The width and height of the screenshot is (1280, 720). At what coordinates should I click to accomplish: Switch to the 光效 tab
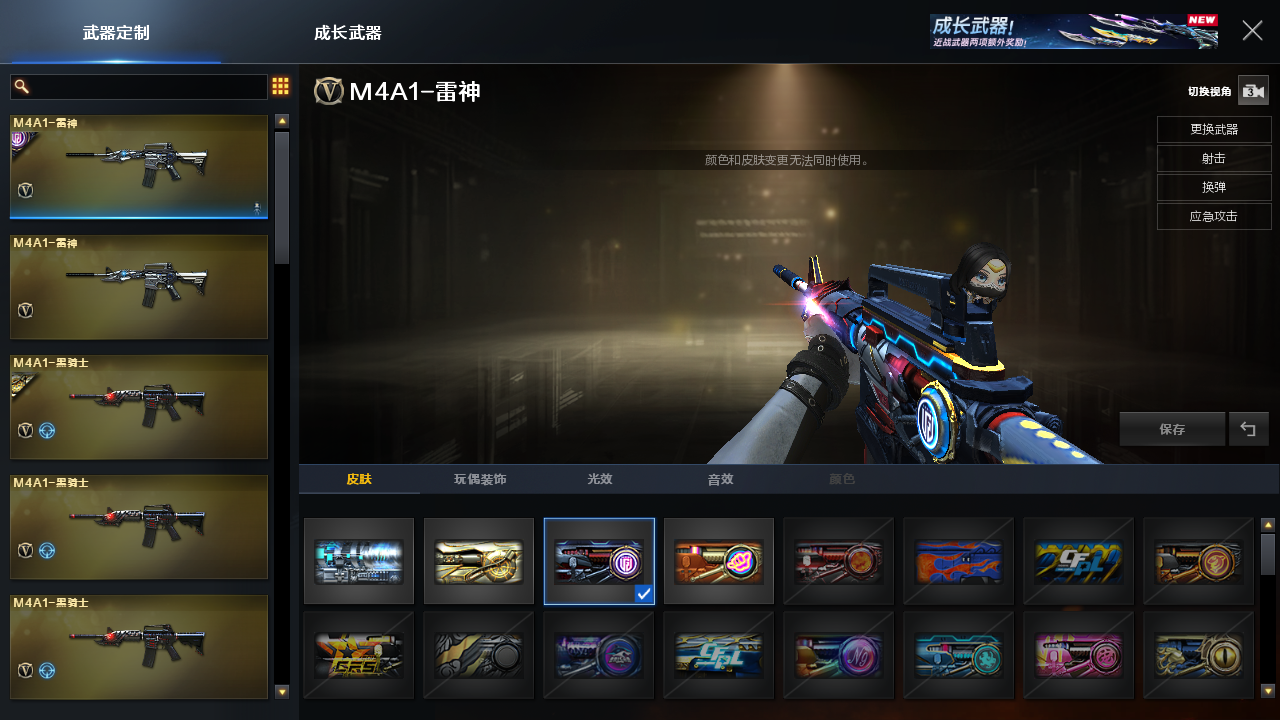coord(600,479)
